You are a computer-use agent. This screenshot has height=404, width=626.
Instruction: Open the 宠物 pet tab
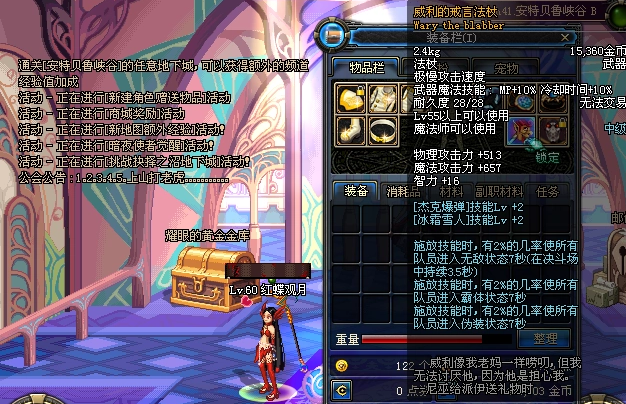click(507, 67)
